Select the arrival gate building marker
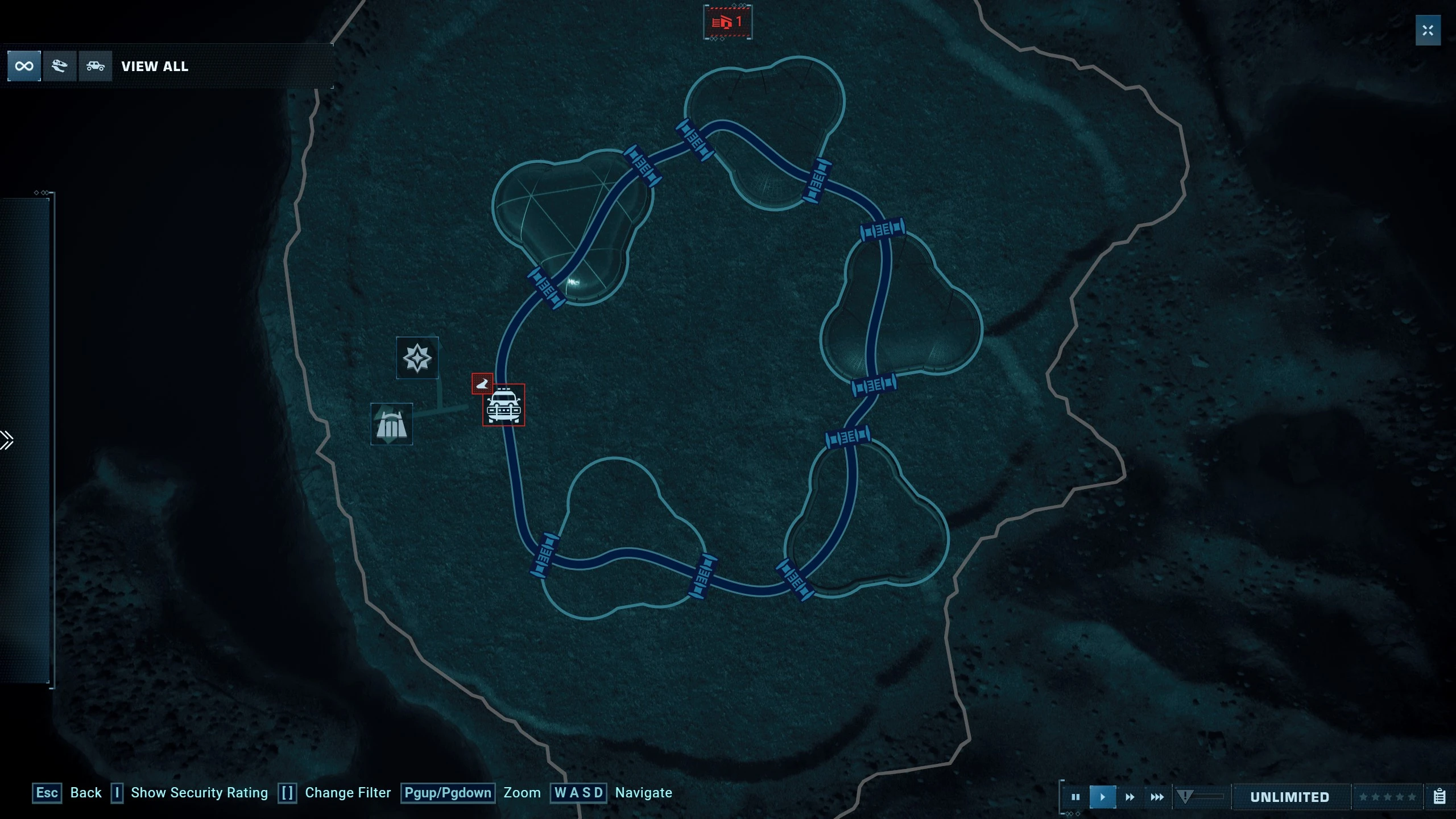 pyautogui.click(x=391, y=424)
